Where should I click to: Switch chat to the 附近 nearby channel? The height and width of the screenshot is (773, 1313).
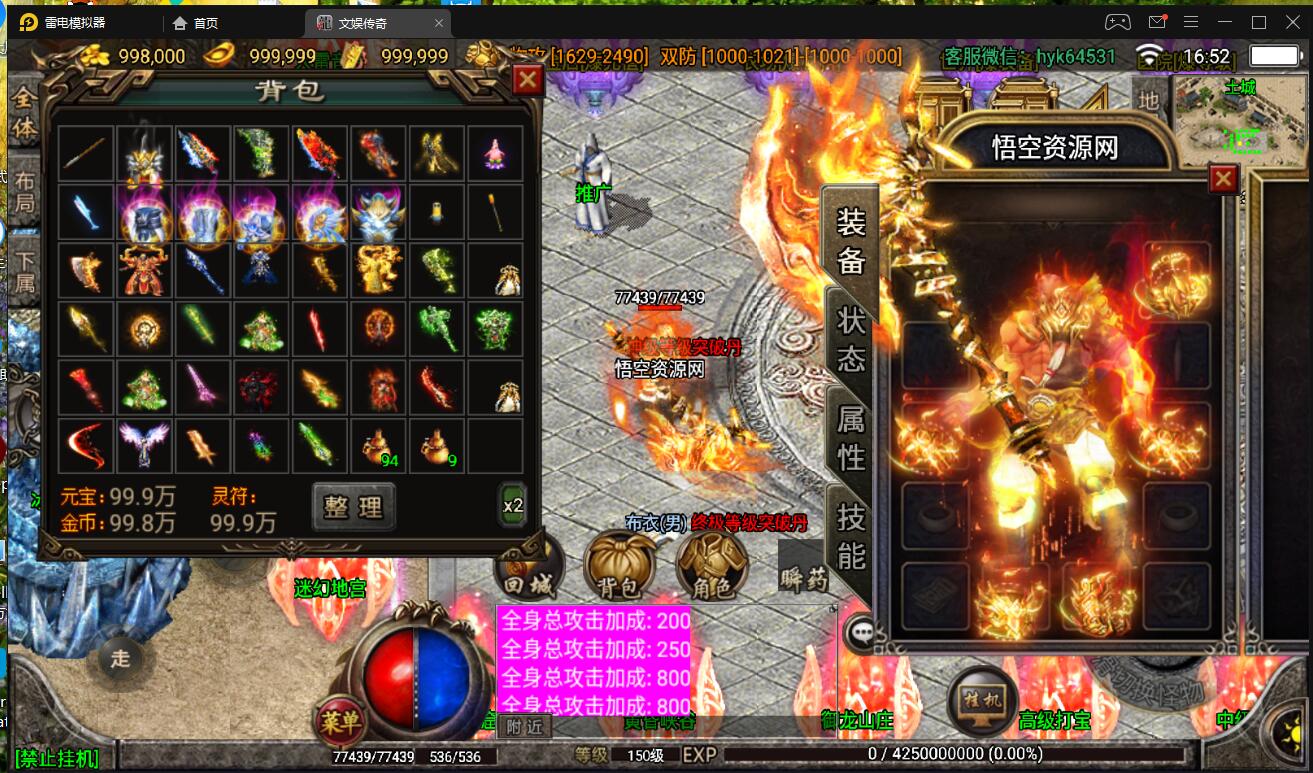(524, 727)
